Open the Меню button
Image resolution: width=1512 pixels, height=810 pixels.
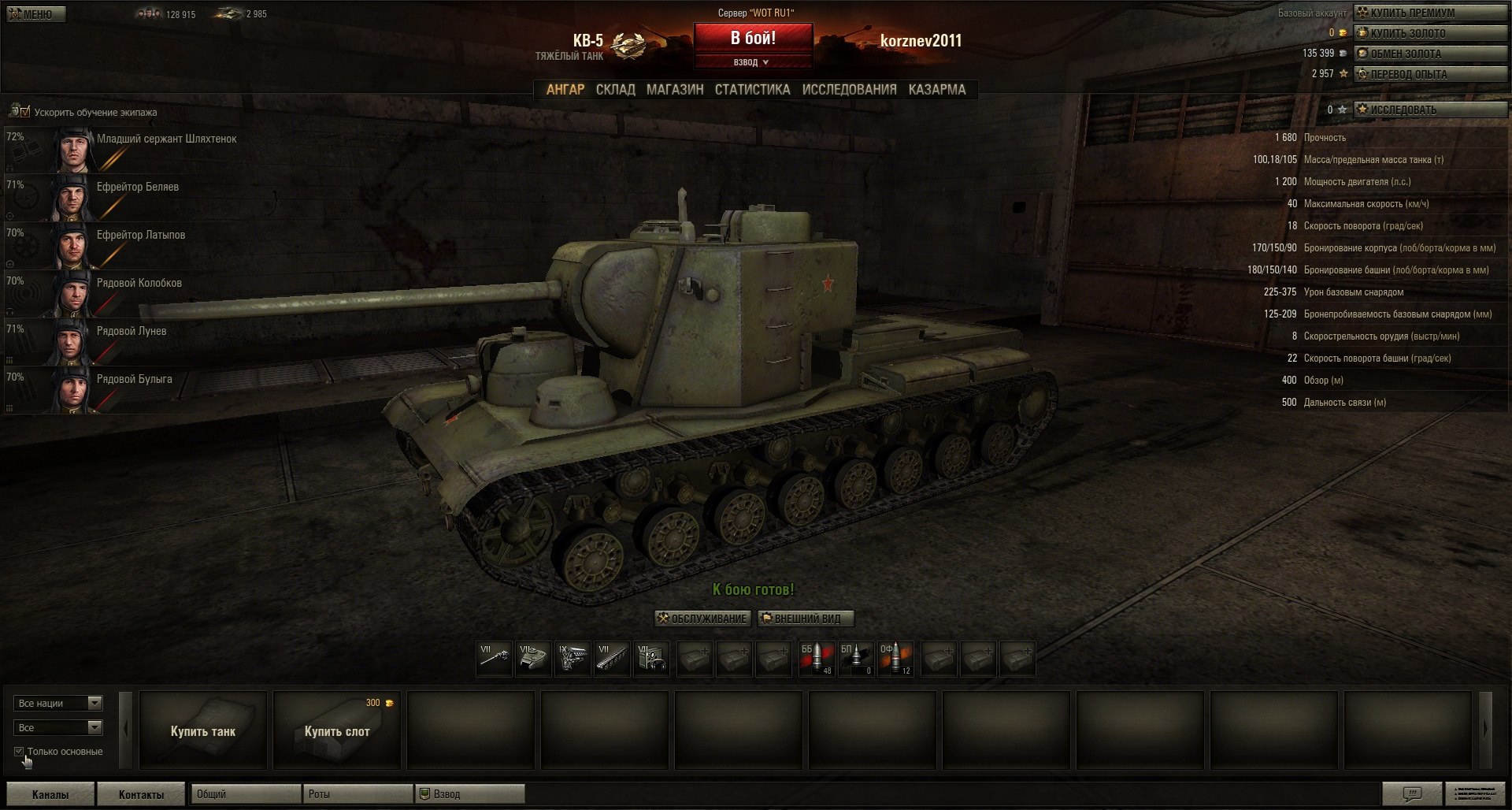[x=36, y=14]
